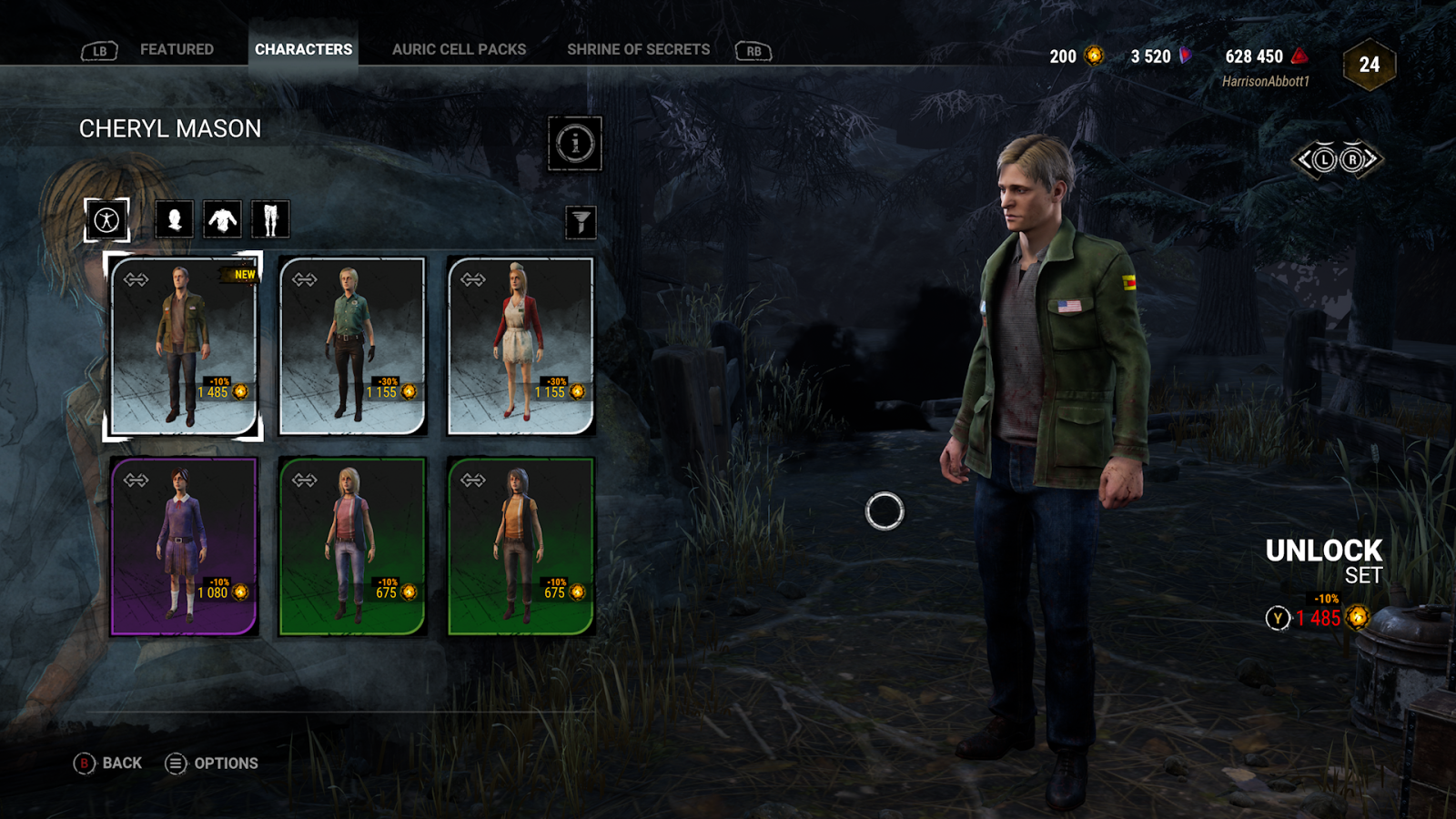Show character info with the i button

[x=575, y=143]
